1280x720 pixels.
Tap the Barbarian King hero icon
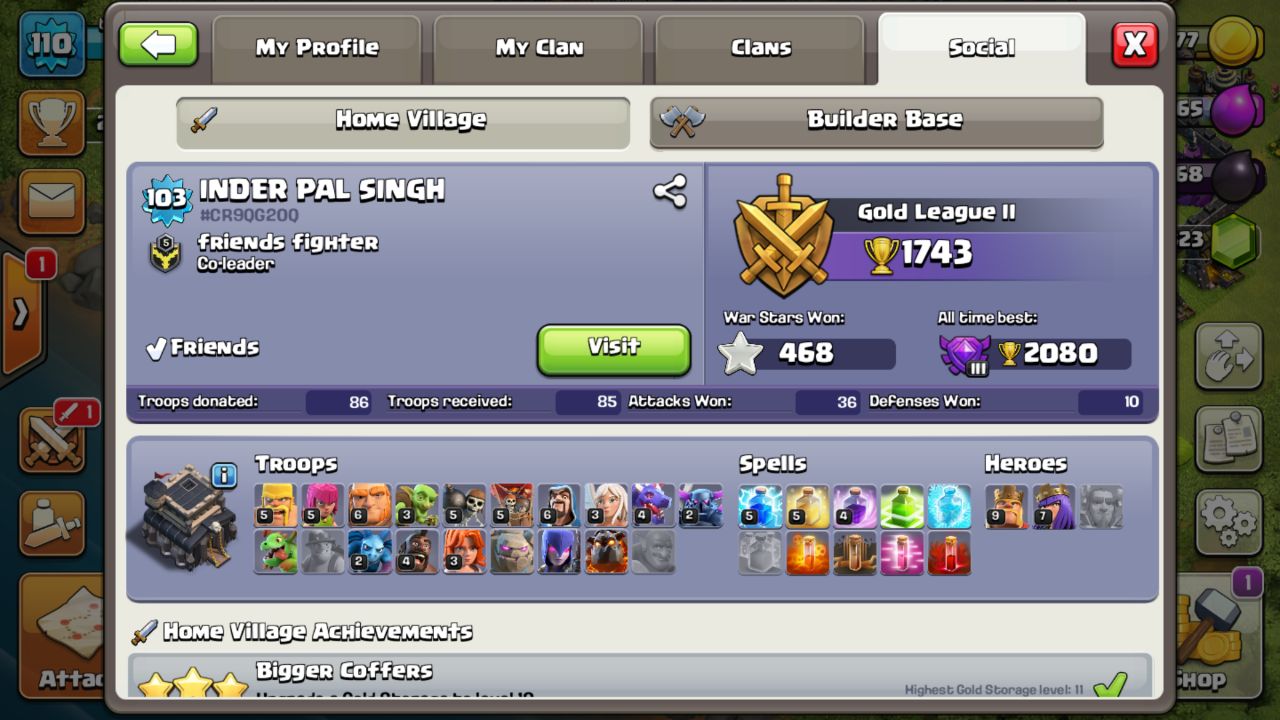(1006, 506)
